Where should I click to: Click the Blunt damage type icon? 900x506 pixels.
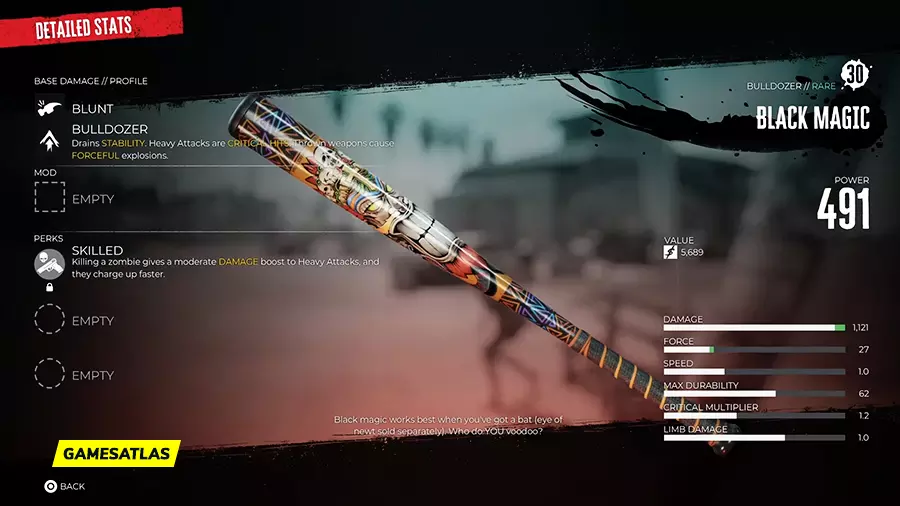[x=49, y=108]
